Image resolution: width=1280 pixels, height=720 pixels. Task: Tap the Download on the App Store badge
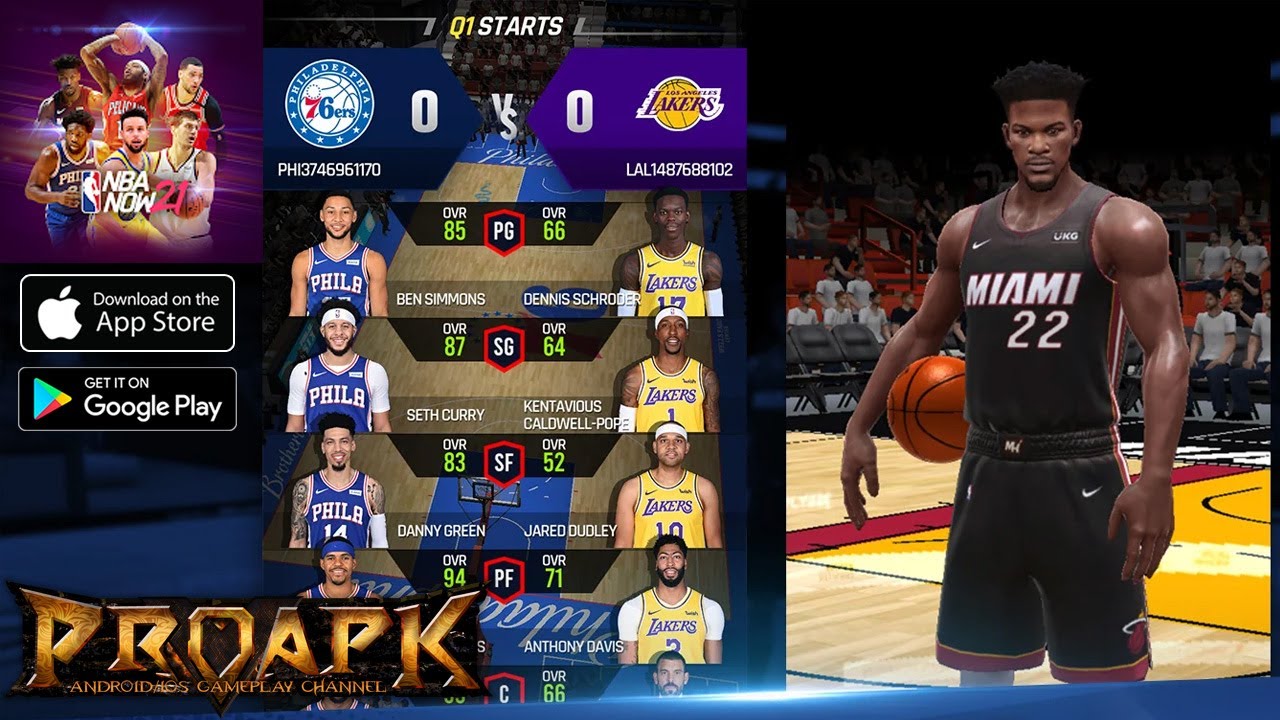tap(127, 313)
